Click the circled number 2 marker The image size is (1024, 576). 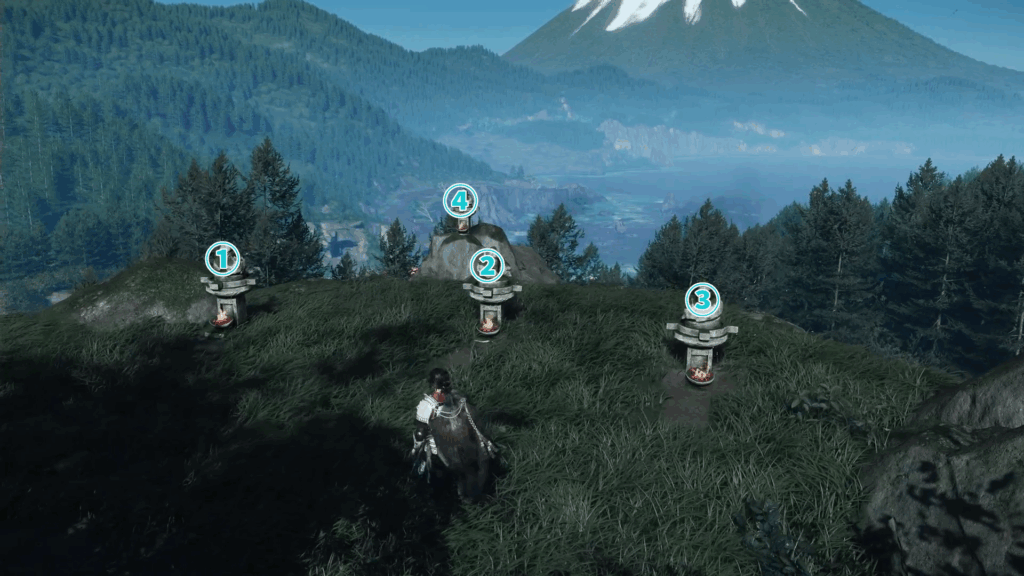click(487, 266)
